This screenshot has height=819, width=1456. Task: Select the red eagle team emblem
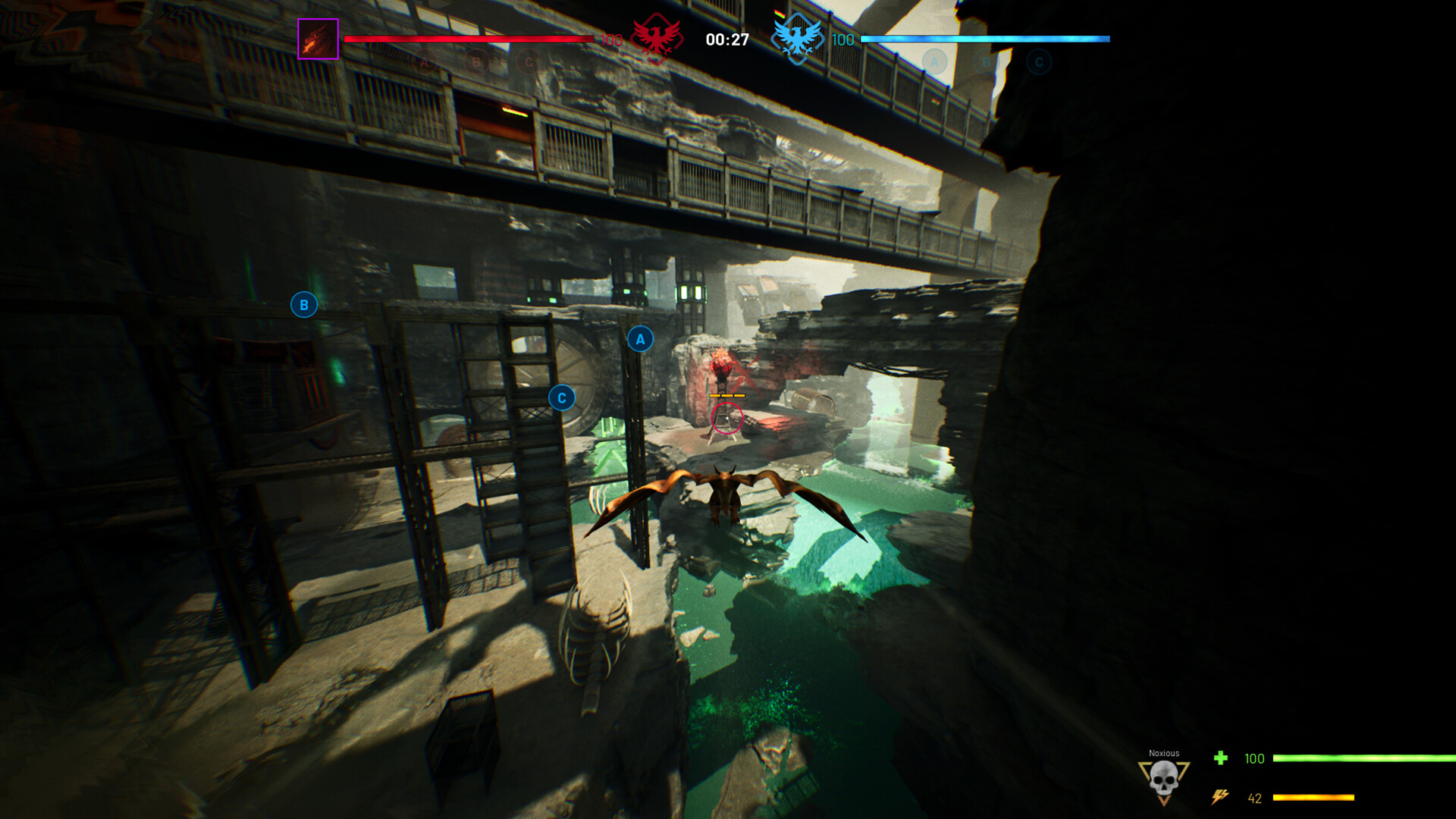[x=656, y=38]
